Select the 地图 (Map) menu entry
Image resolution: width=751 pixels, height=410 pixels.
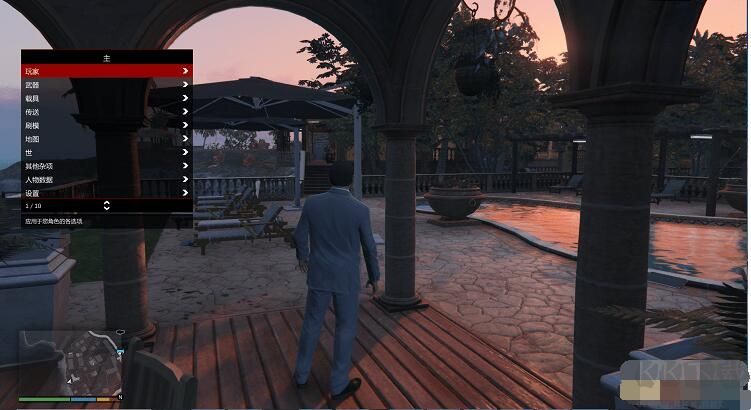coord(106,139)
